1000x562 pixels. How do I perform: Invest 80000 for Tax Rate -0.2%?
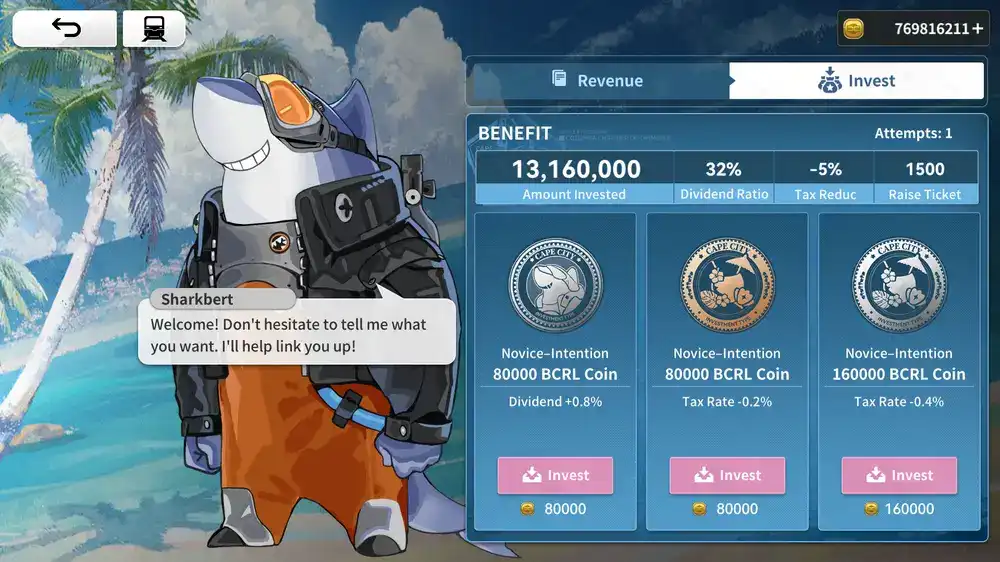(x=727, y=475)
